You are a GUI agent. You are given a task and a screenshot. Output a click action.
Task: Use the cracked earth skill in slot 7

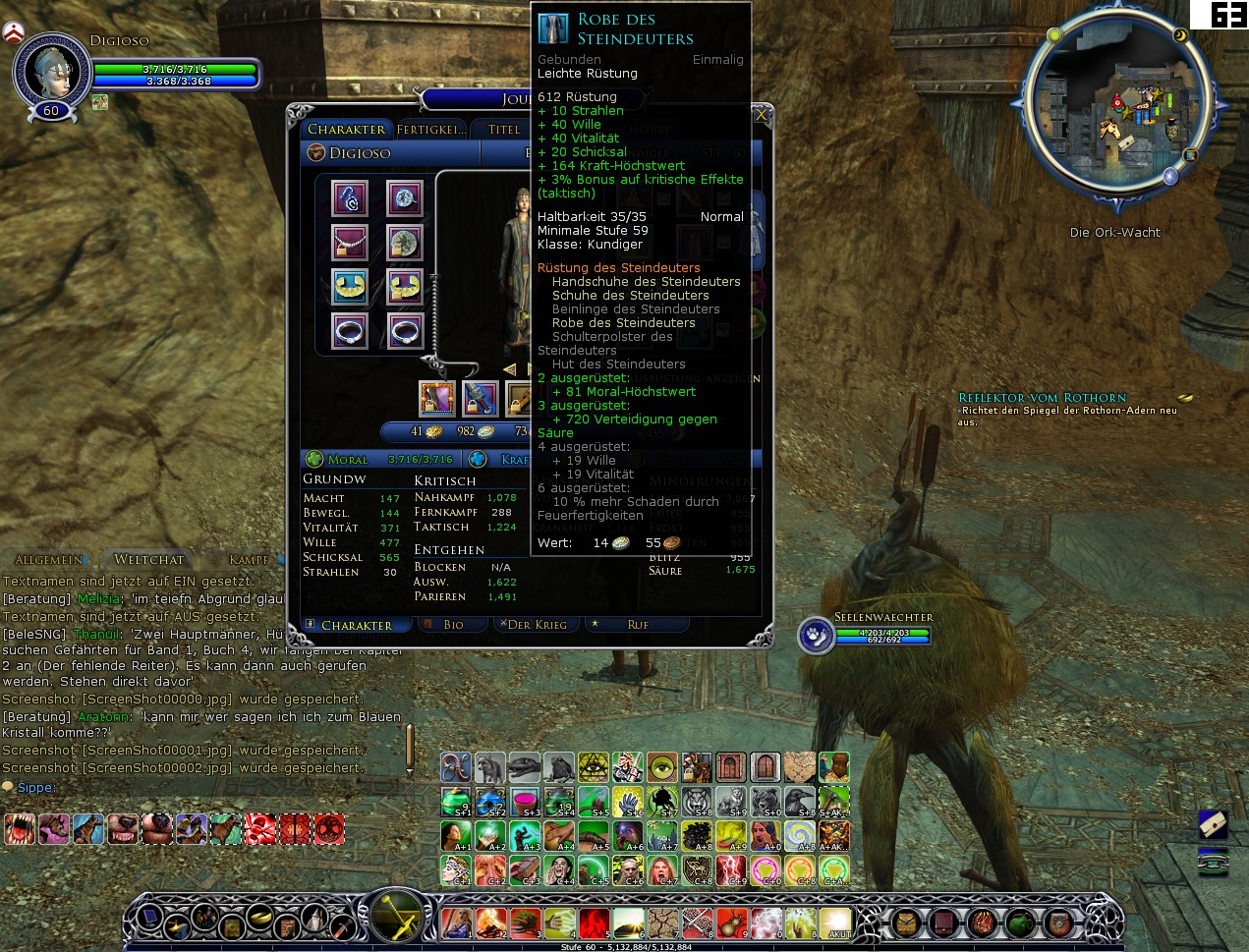(x=662, y=924)
